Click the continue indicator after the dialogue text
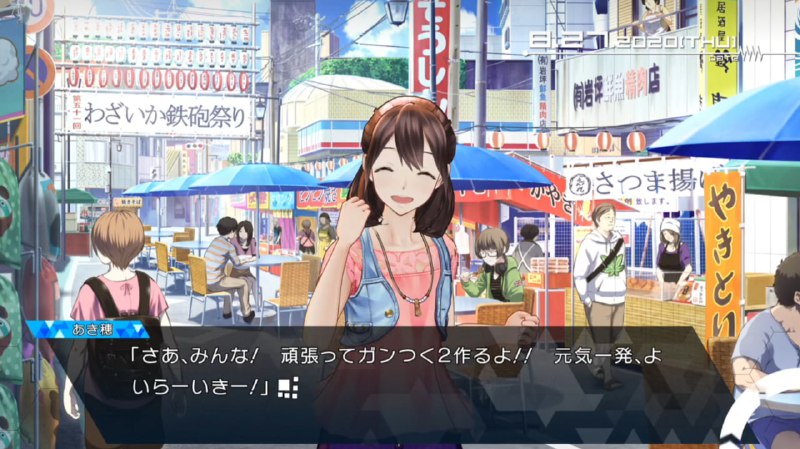The image size is (800, 449). point(290,385)
